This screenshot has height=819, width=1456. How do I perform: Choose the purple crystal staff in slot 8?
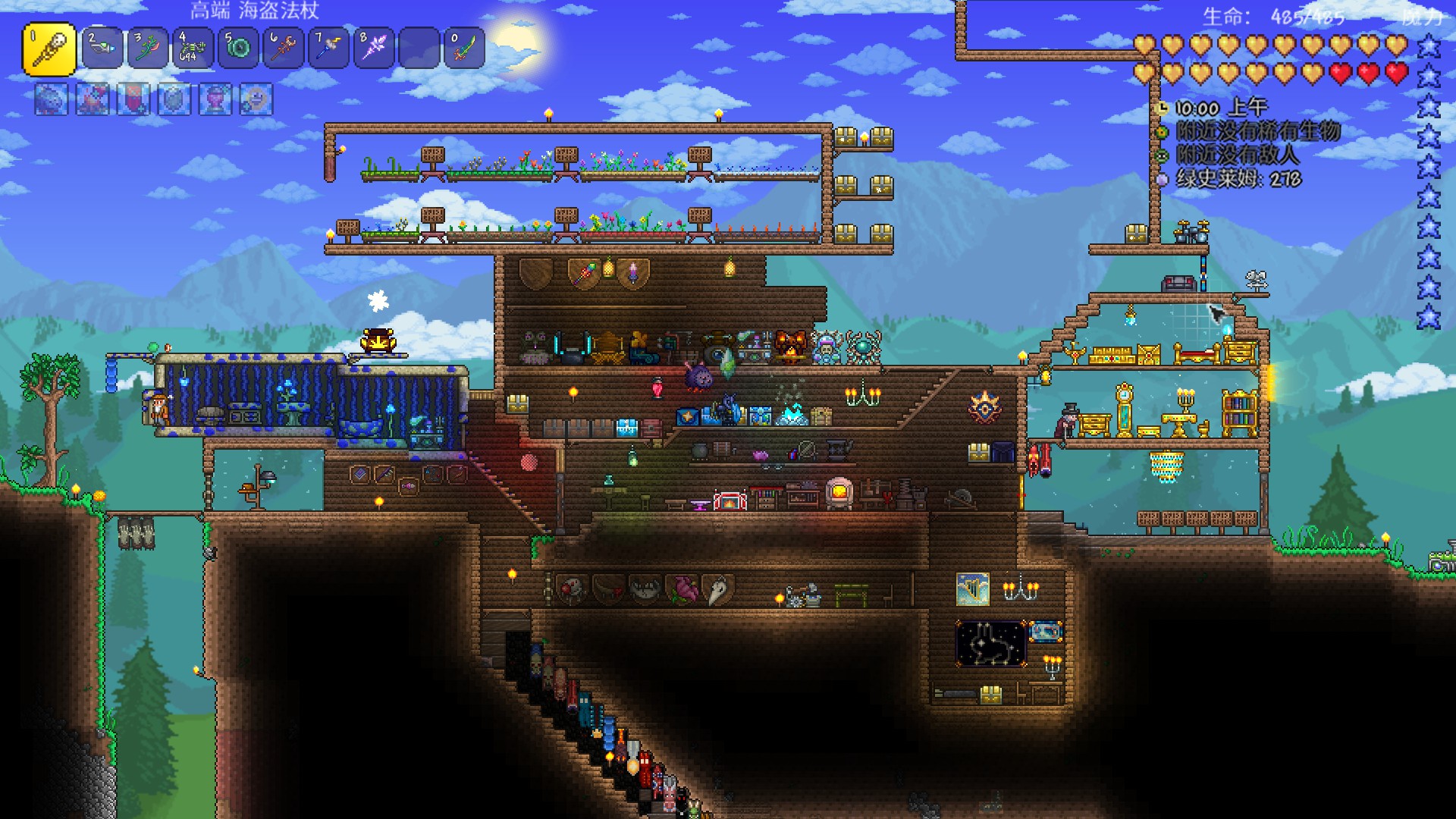tap(374, 49)
